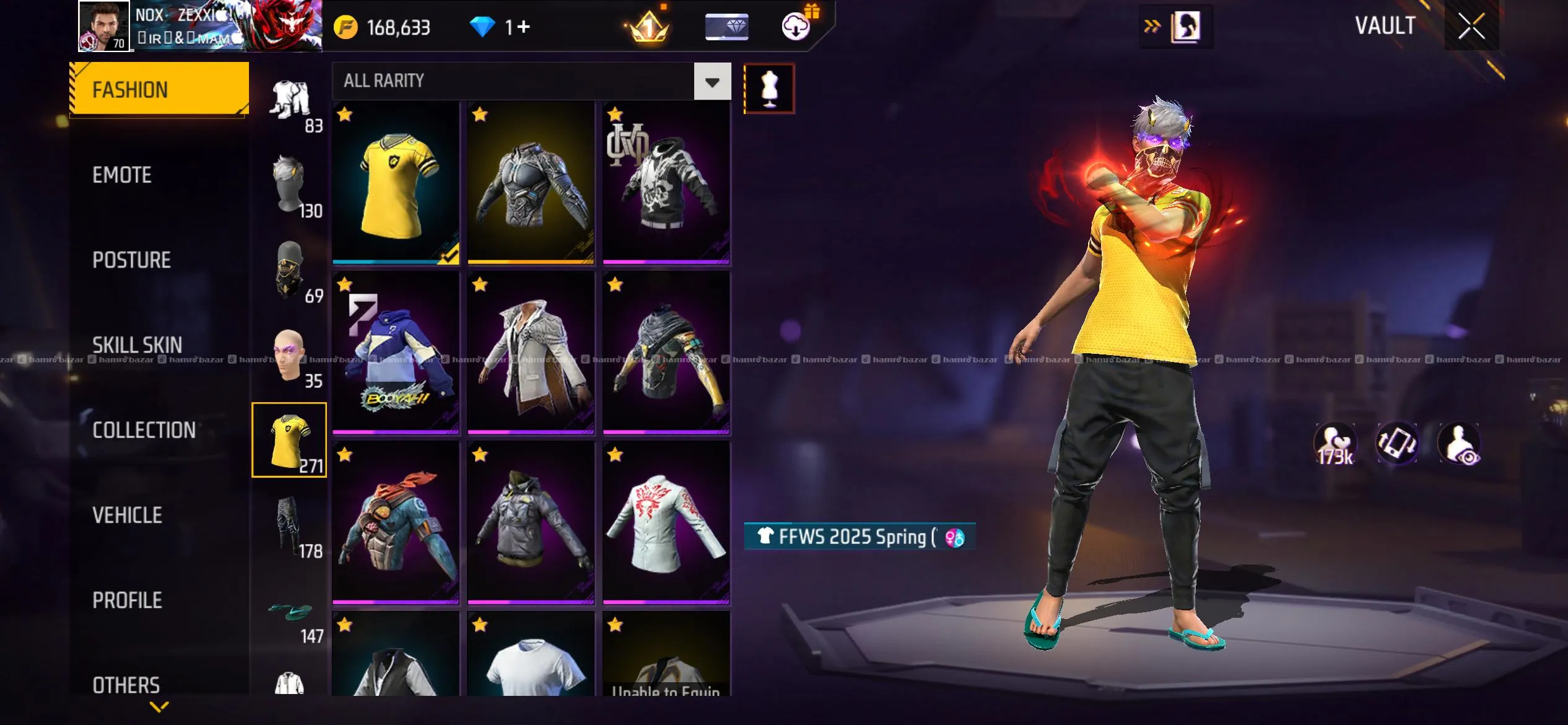Select the yellow FFWS jersey top
The height and width of the screenshot is (725, 1568).
(396, 183)
